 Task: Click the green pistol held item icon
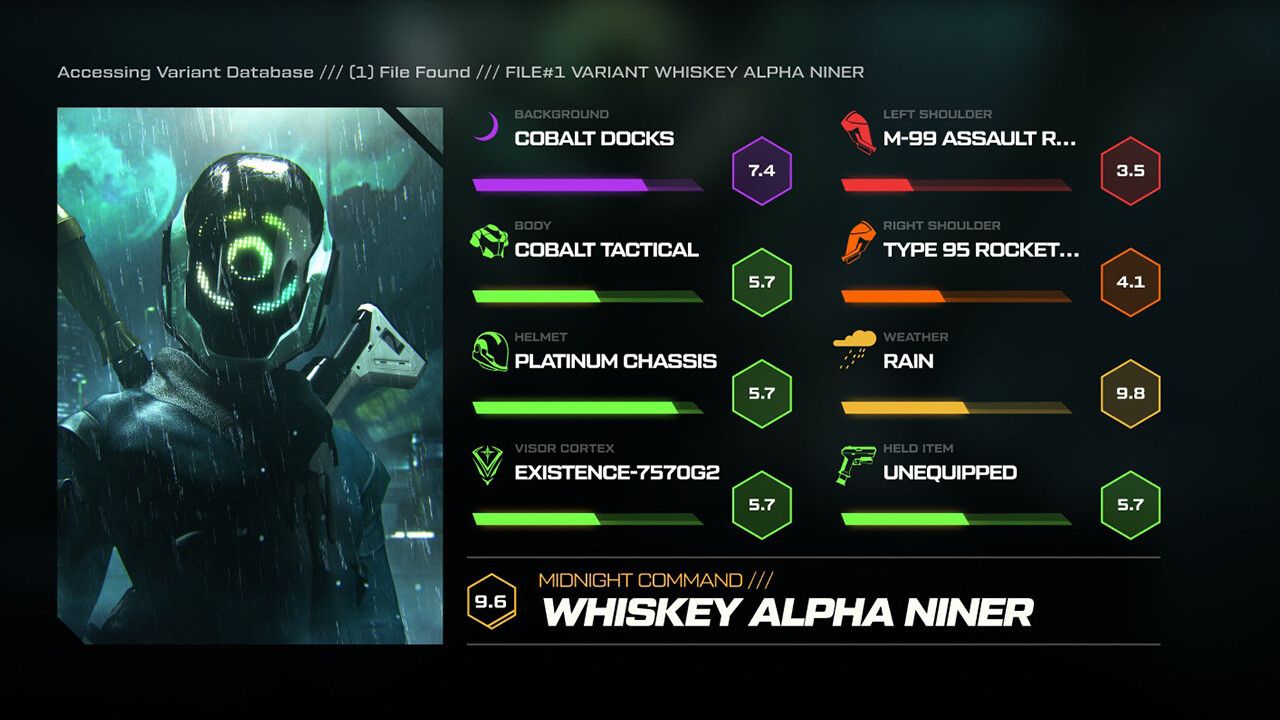(856, 465)
